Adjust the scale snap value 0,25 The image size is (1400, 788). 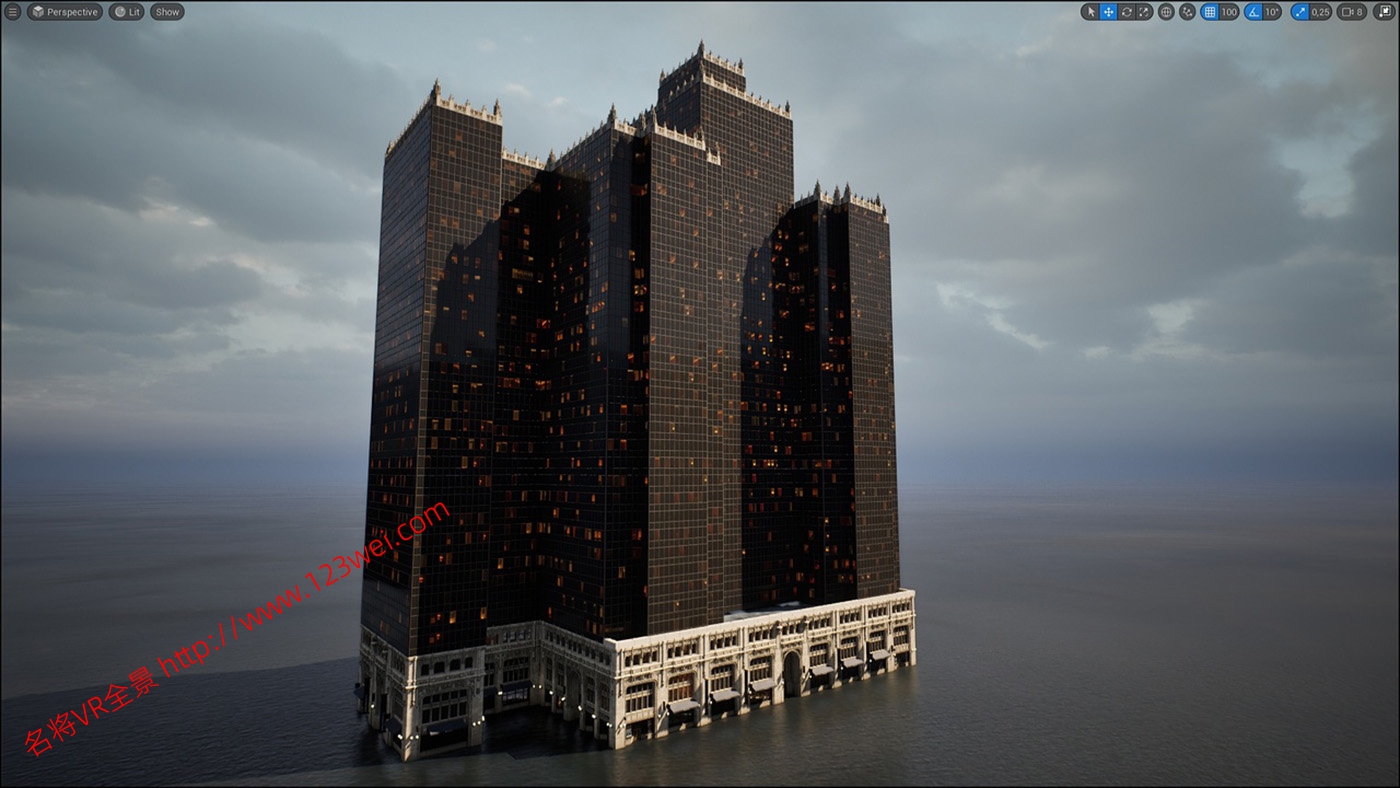tap(1320, 11)
